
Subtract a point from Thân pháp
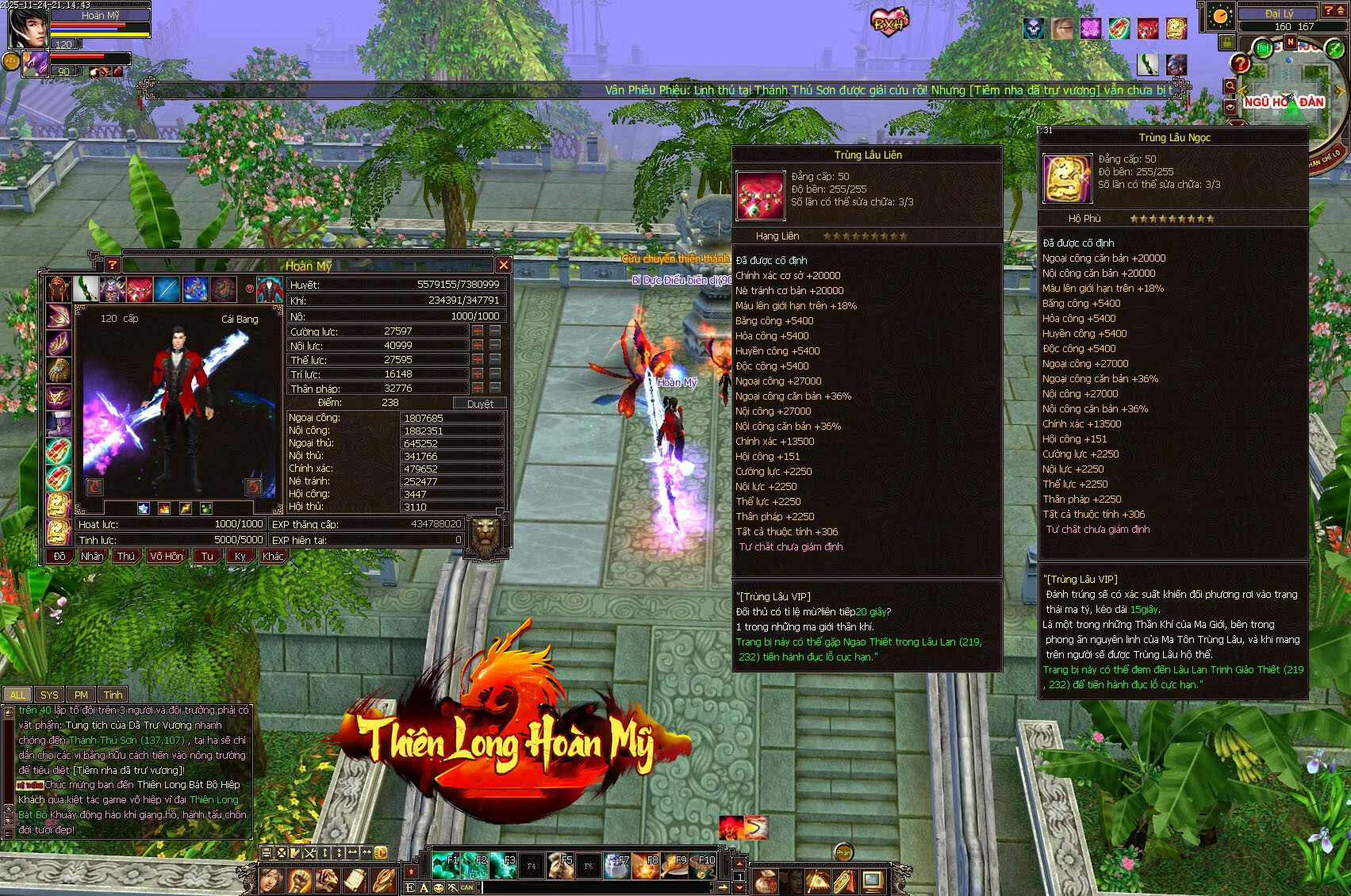[495, 388]
